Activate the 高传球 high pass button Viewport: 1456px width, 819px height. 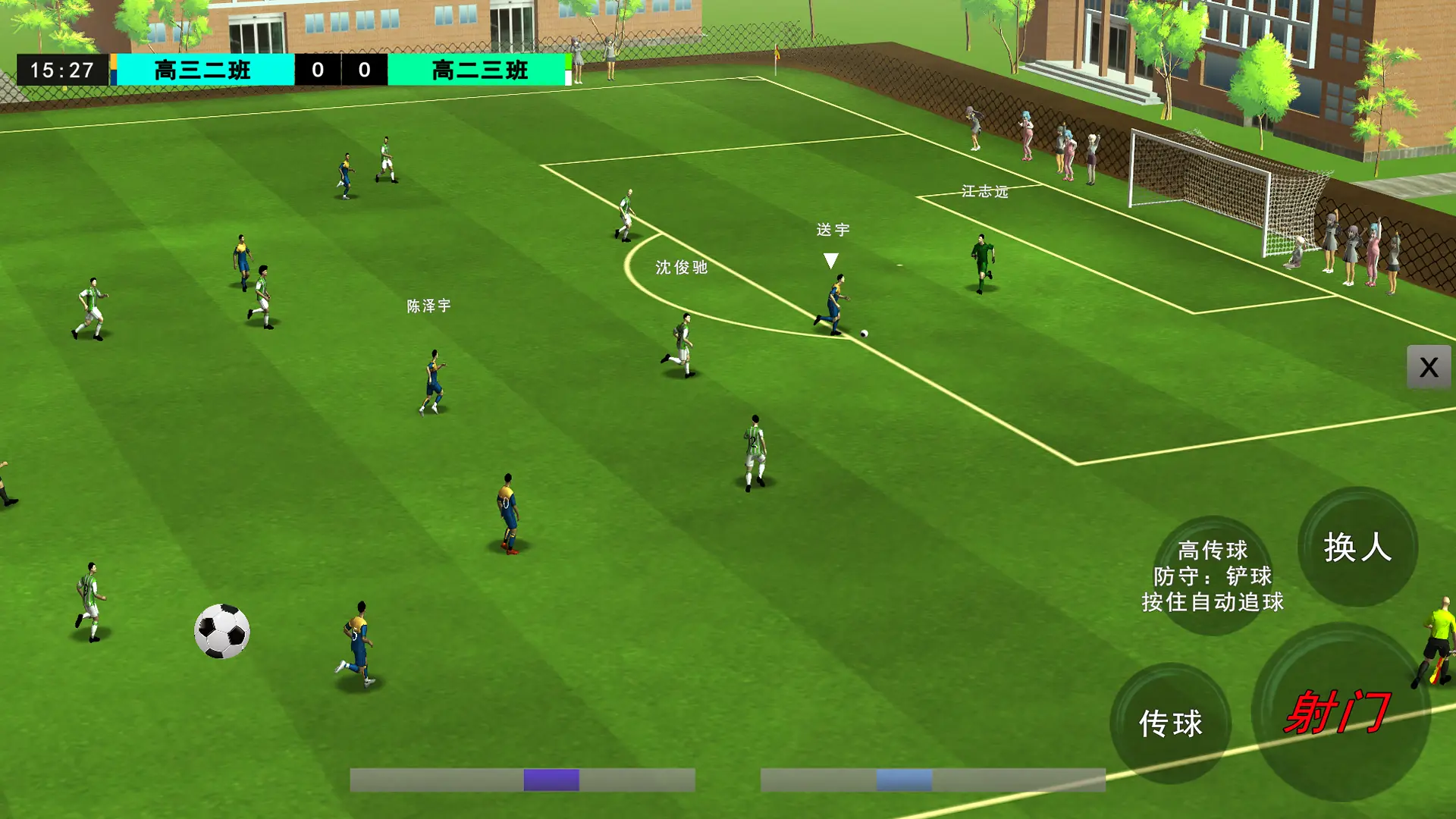1213,576
